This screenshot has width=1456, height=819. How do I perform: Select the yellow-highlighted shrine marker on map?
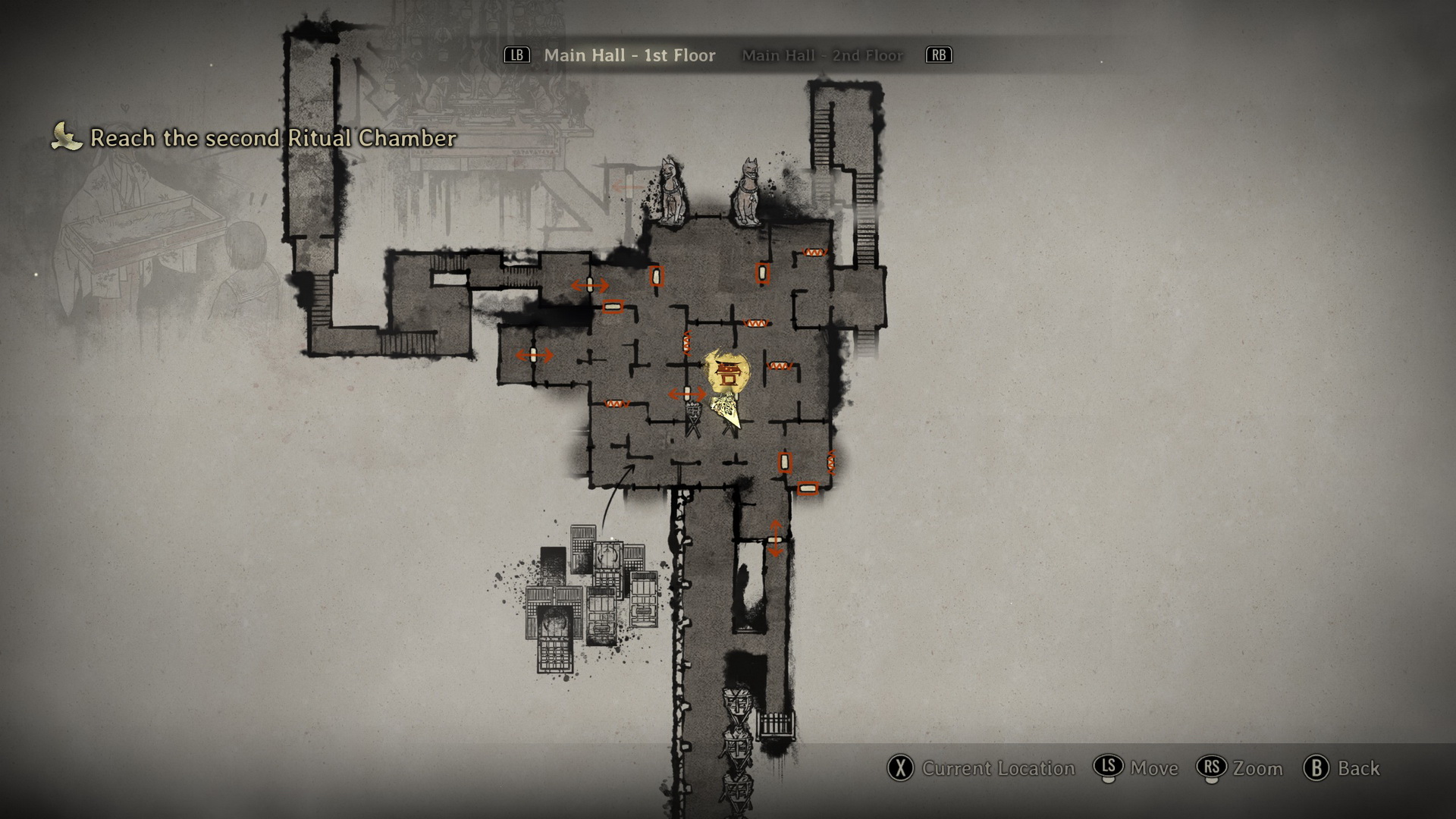pyautogui.click(x=728, y=372)
